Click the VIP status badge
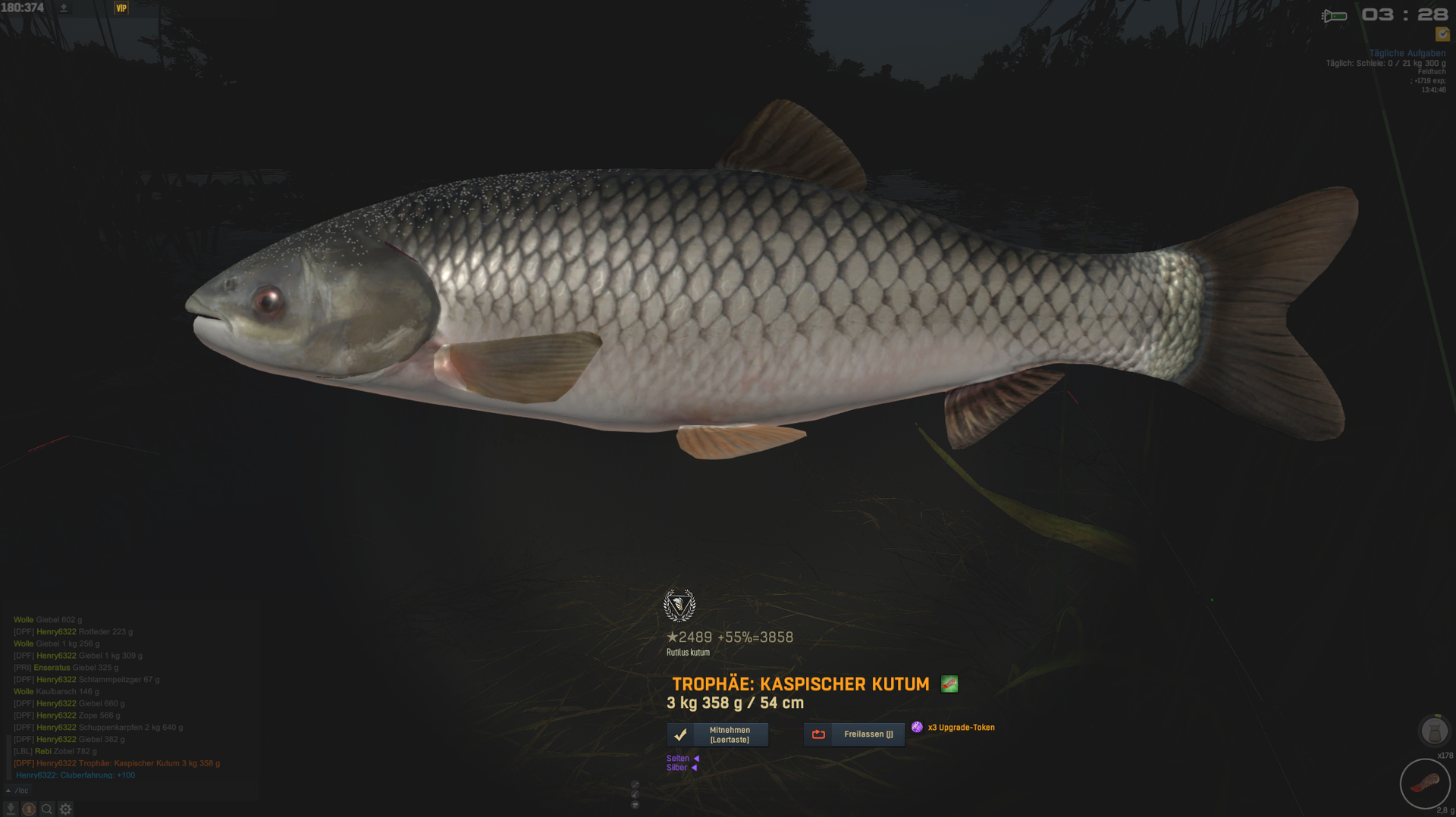1456x817 pixels. (x=121, y=8)
